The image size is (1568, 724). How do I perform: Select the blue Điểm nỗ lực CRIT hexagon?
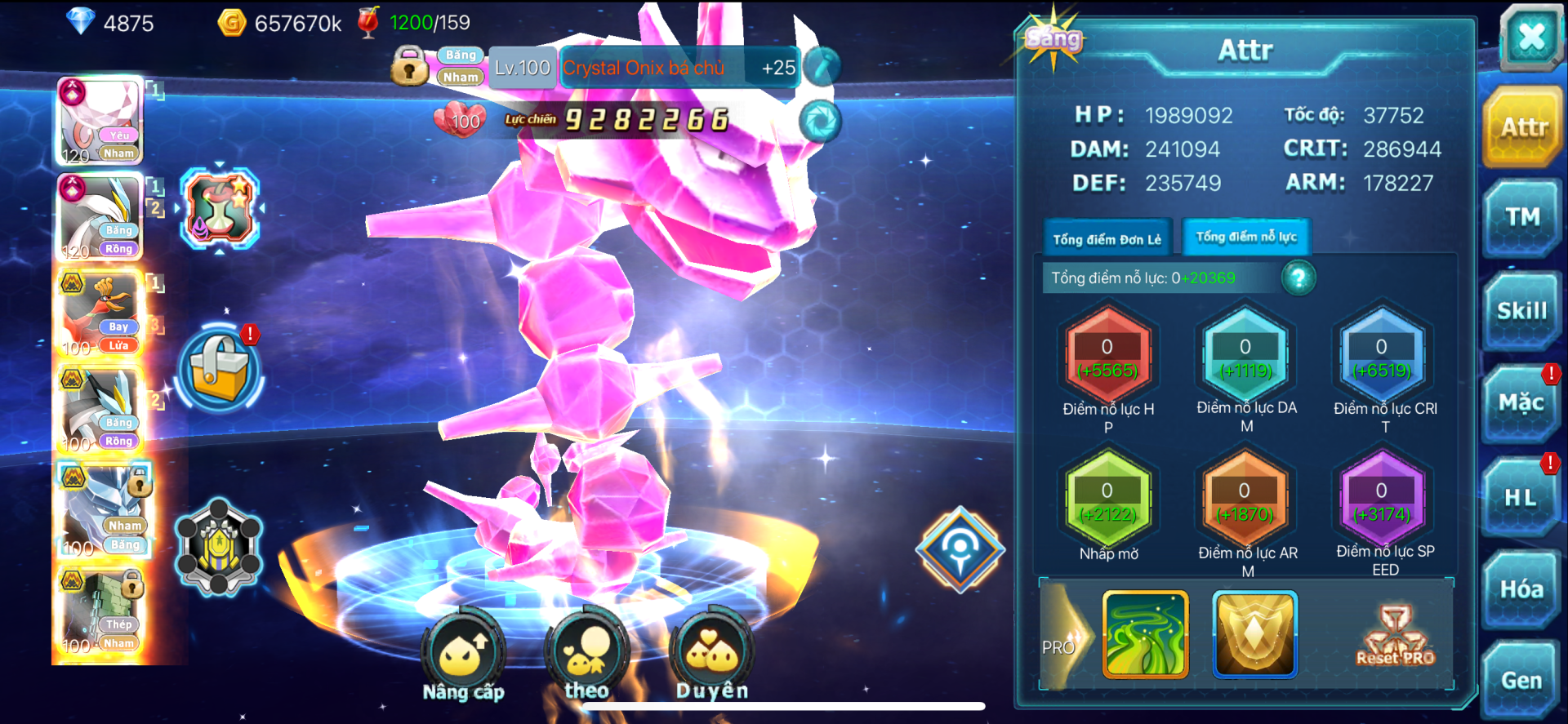tap(1381, 357)
